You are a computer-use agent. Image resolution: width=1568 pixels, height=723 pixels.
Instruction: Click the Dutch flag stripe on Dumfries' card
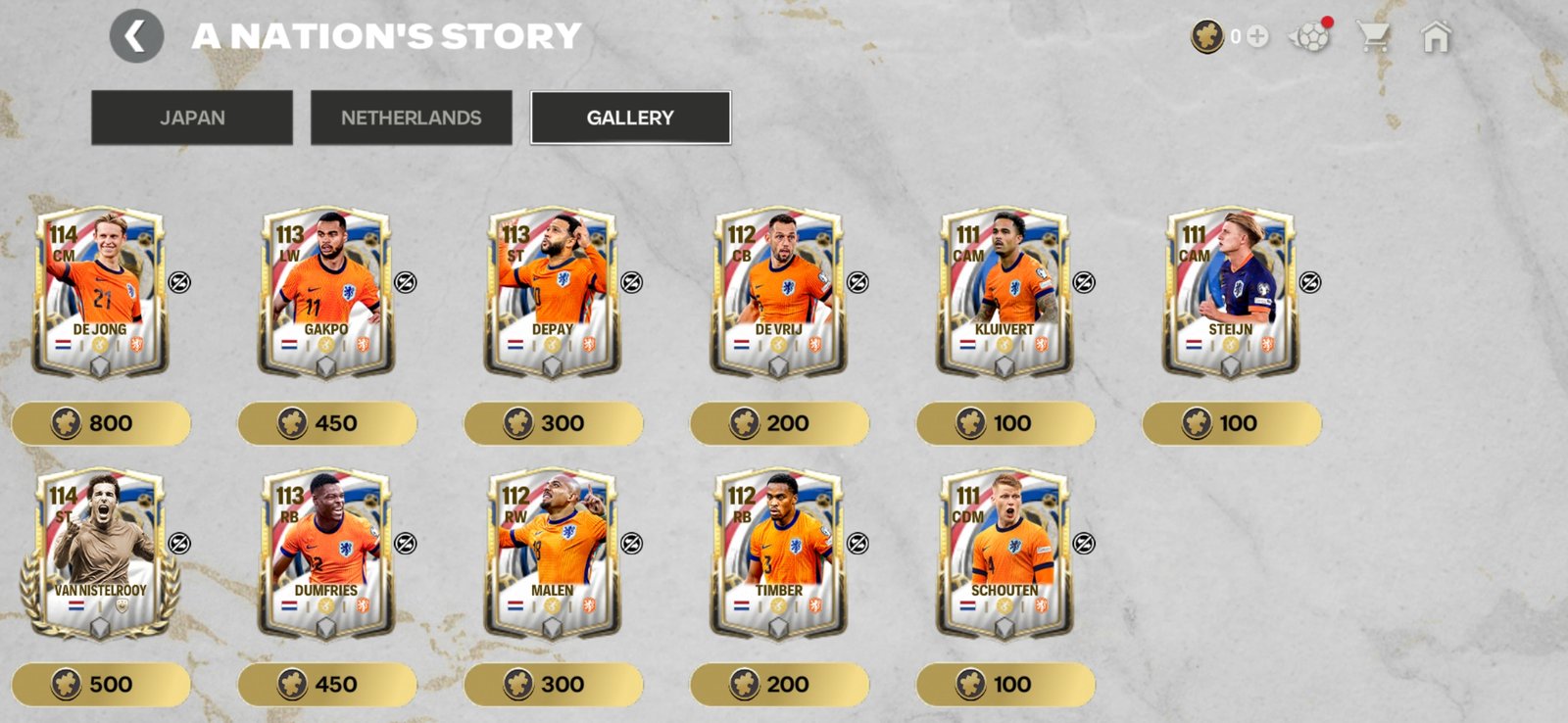pos(290,607)
